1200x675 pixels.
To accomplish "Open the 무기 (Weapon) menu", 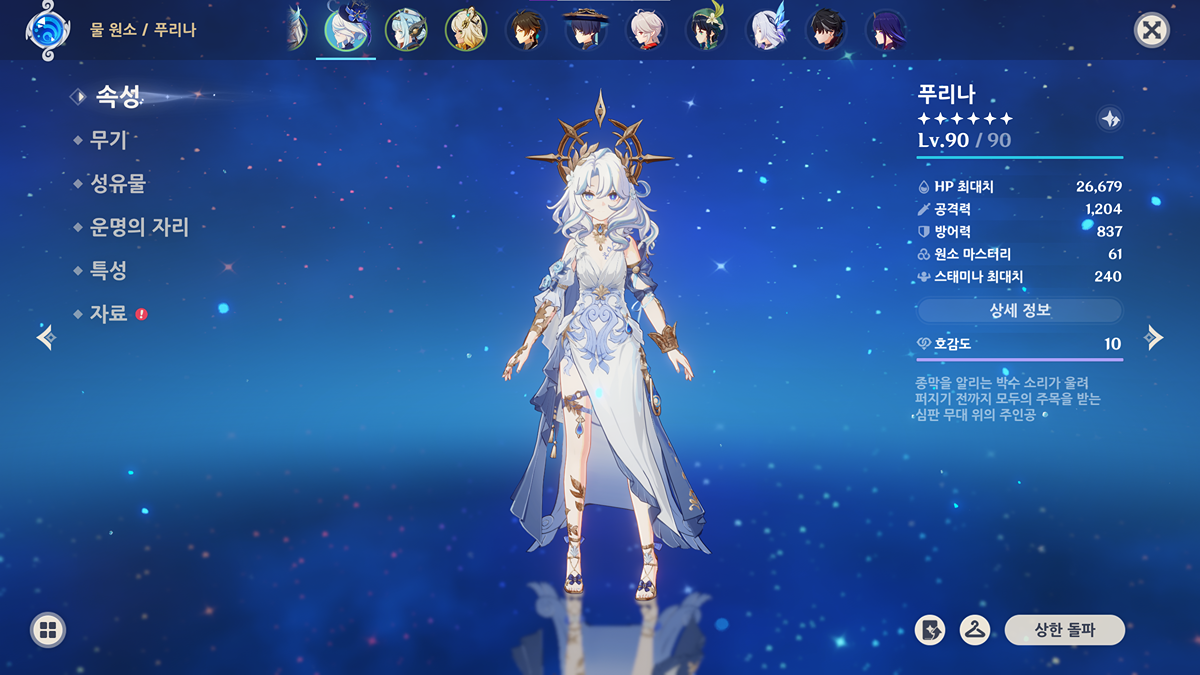I will (109, 140).
